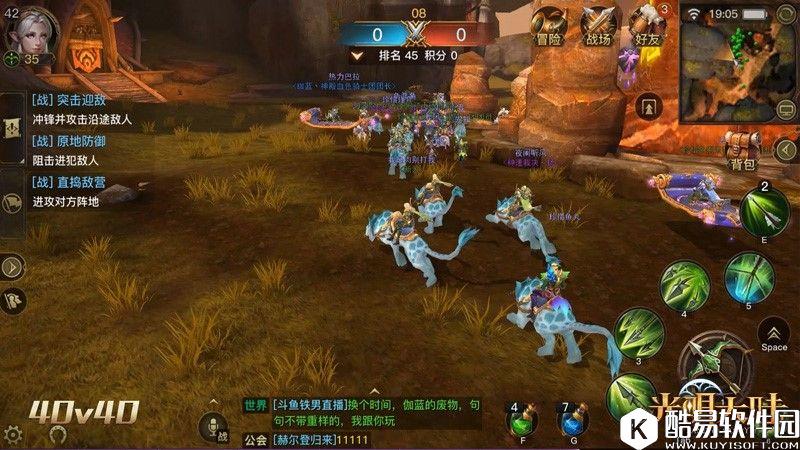The image size is (800, 450).
Task: Activate the green arrow skill labeled E
Action: 763,212
